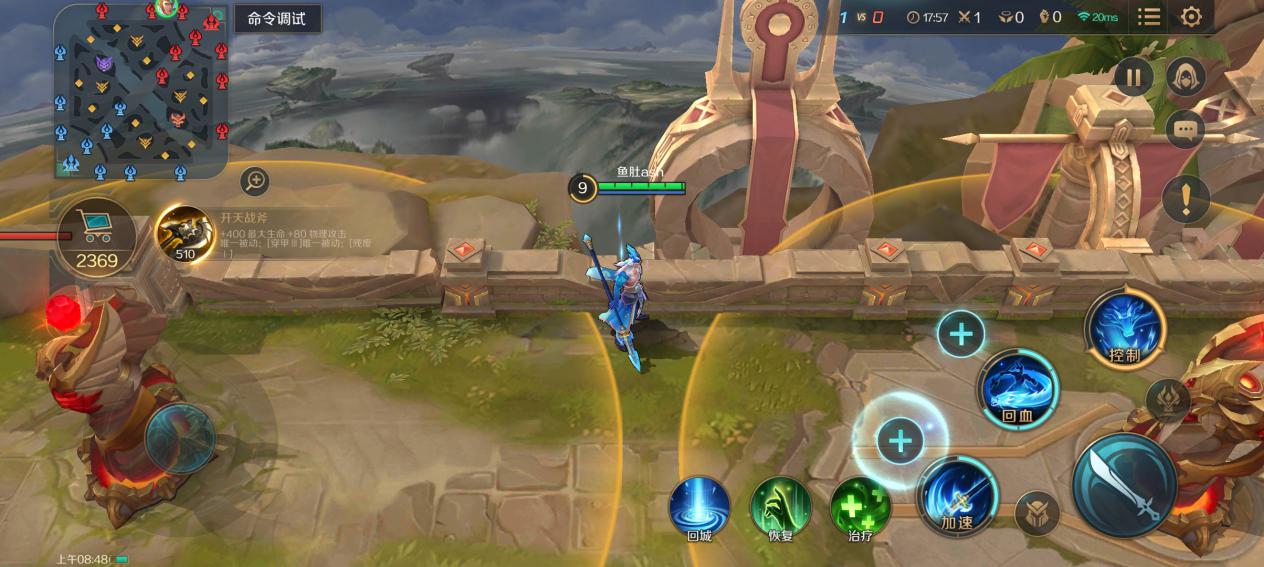Open the 命令调试 command debug panel
The height and width of the screenshot is (567, 1264).
point(277,19)
